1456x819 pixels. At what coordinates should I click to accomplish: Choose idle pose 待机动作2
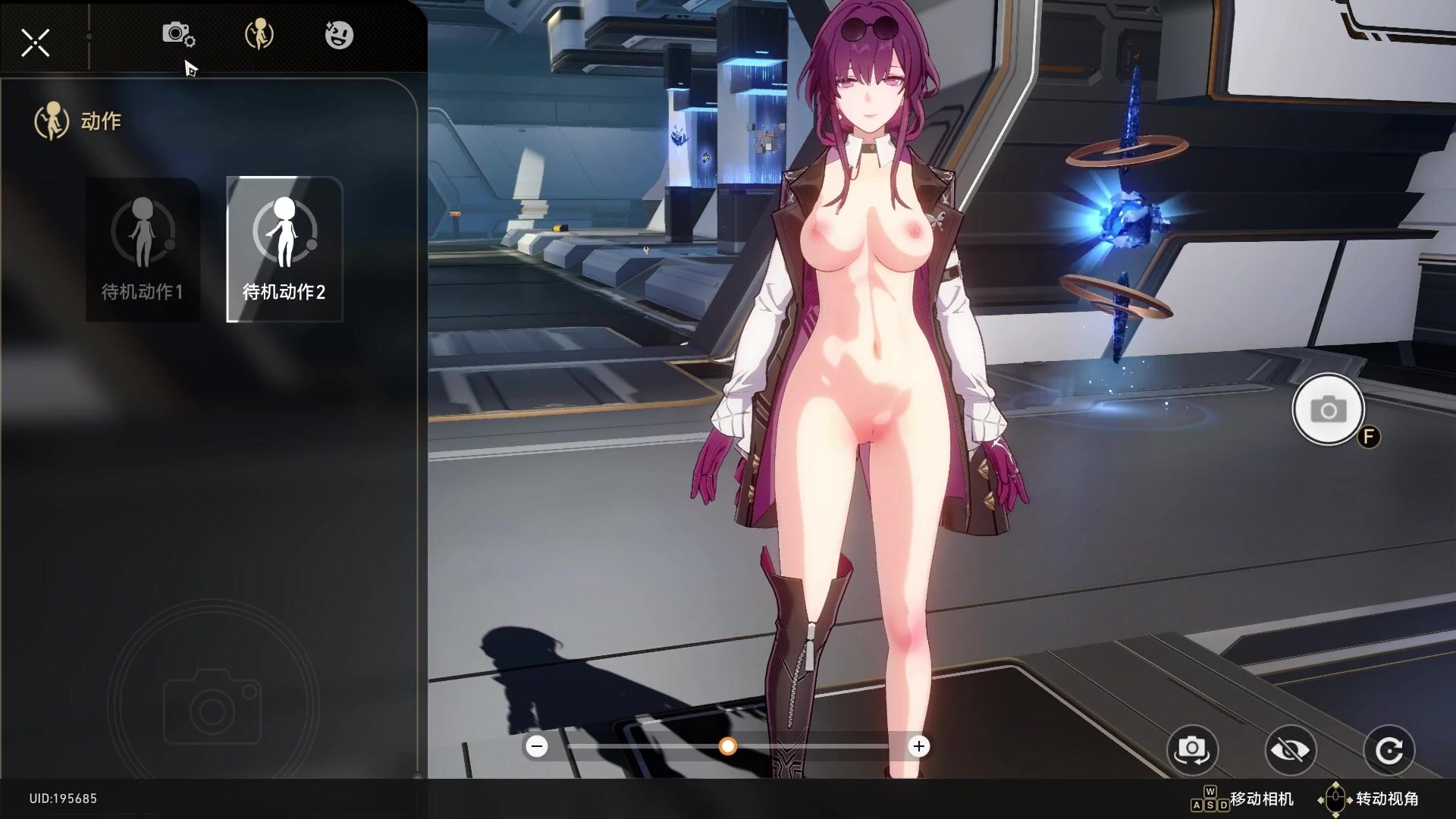(x=284, y=249)
